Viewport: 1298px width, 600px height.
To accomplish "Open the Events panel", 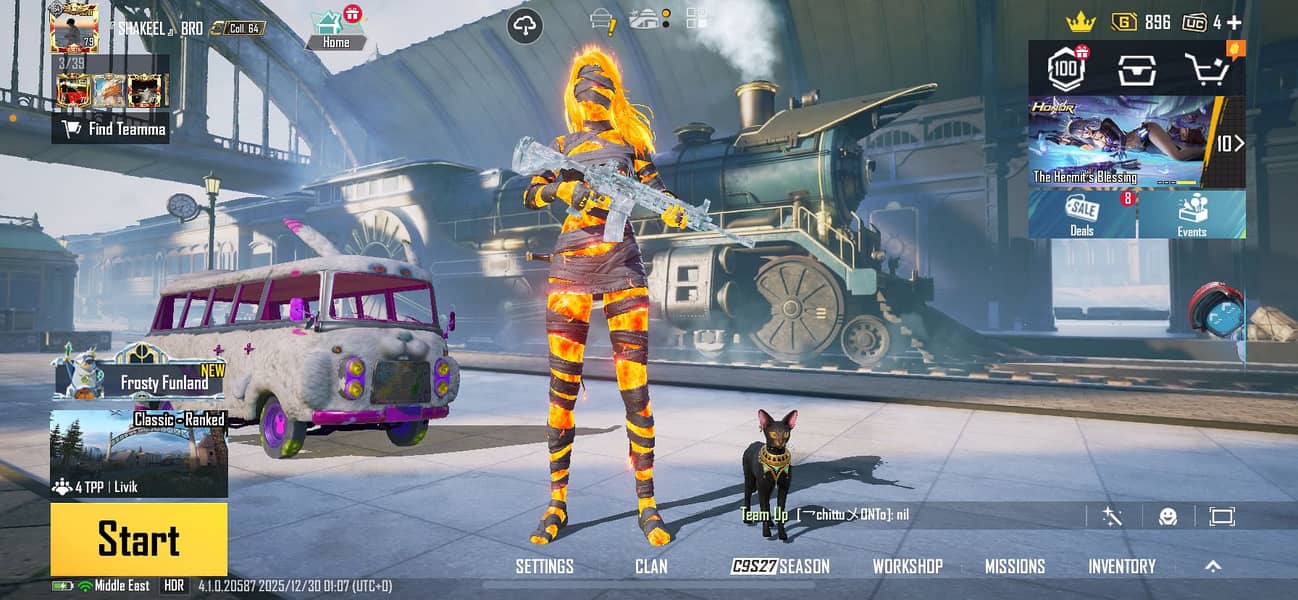I will pos(1191,215).
